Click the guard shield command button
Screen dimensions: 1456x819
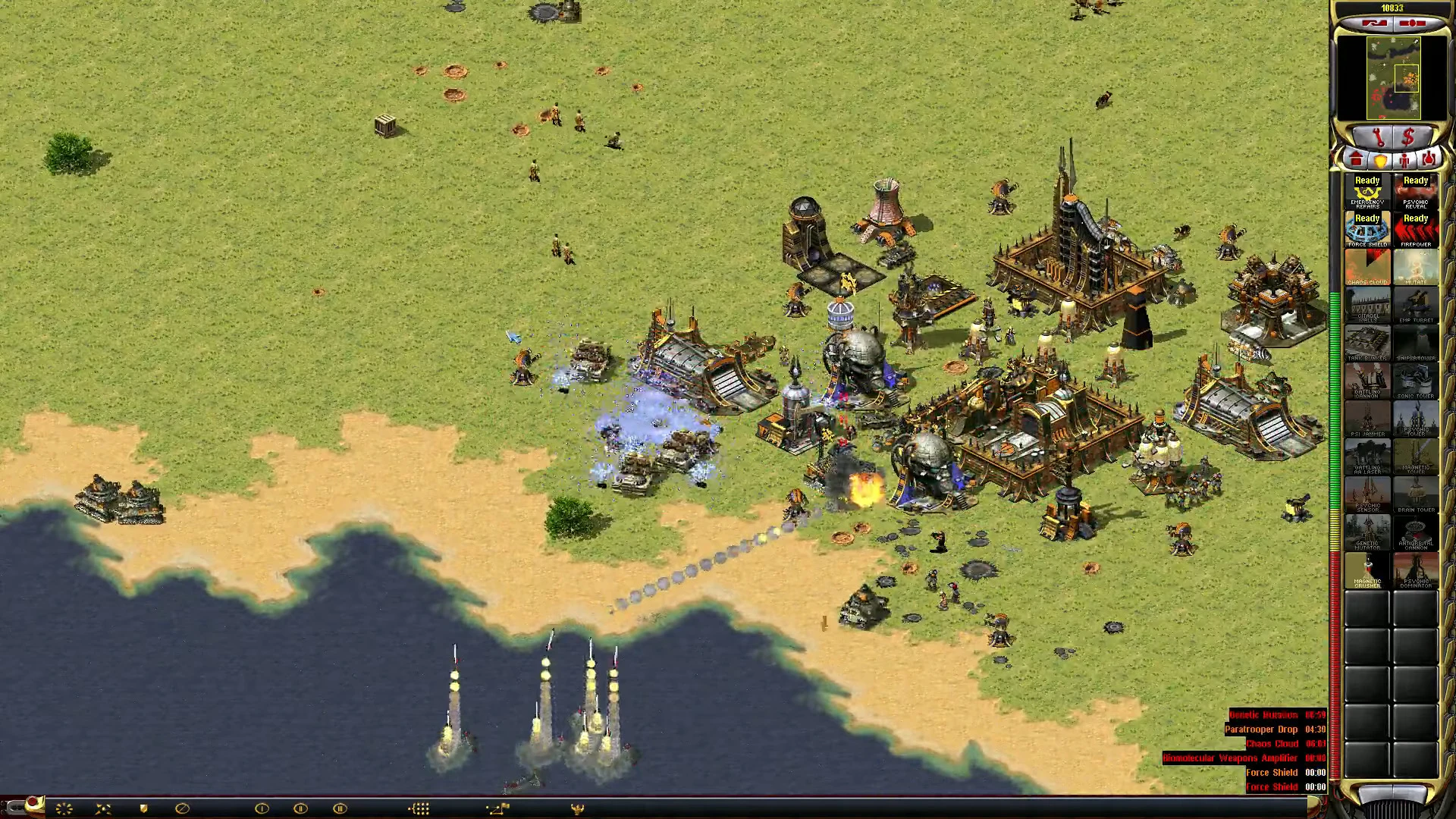pyautogui.click(x=143, y=808)
